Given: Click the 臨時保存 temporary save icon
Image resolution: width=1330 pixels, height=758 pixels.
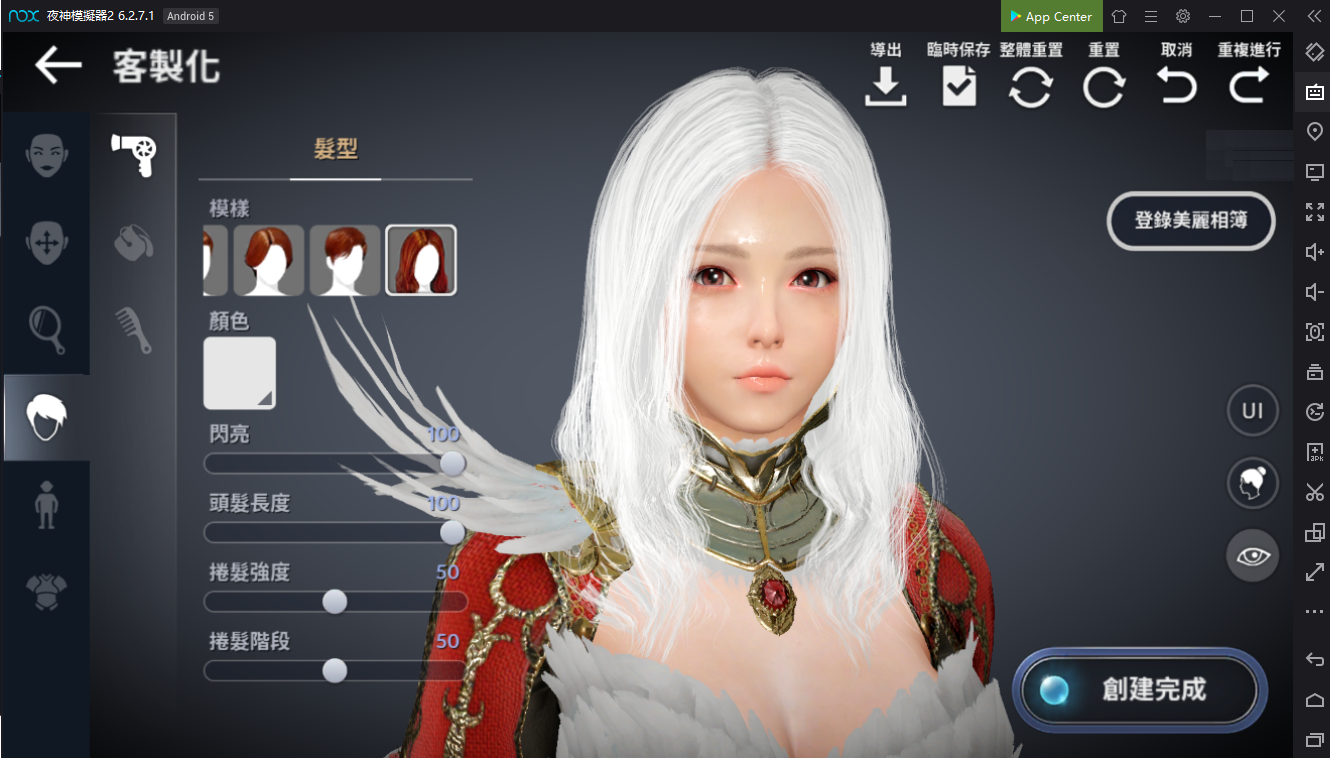Looking at the screenshot, I should coord(958,88).
